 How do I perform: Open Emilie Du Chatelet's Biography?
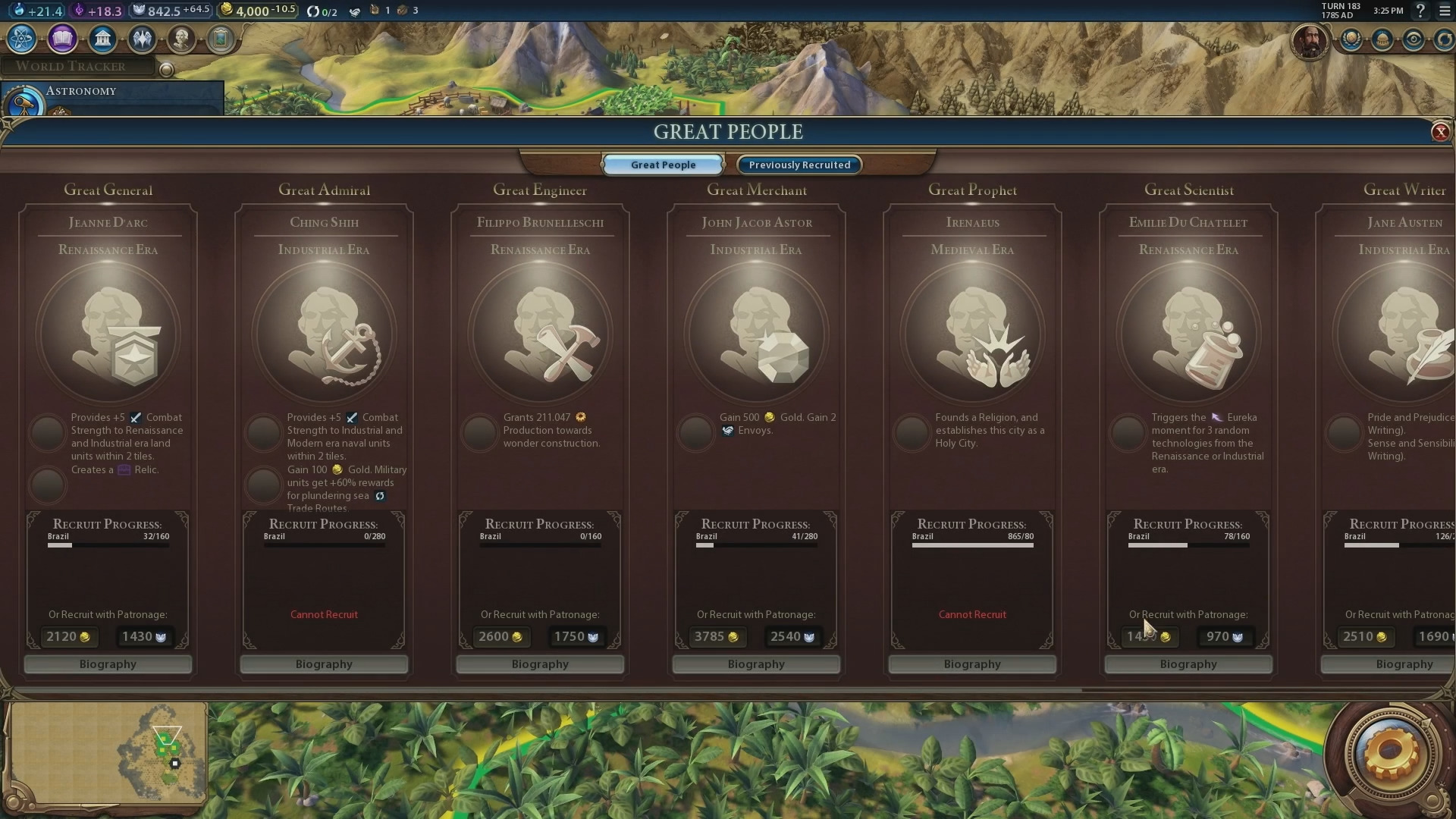point(1188,664)
